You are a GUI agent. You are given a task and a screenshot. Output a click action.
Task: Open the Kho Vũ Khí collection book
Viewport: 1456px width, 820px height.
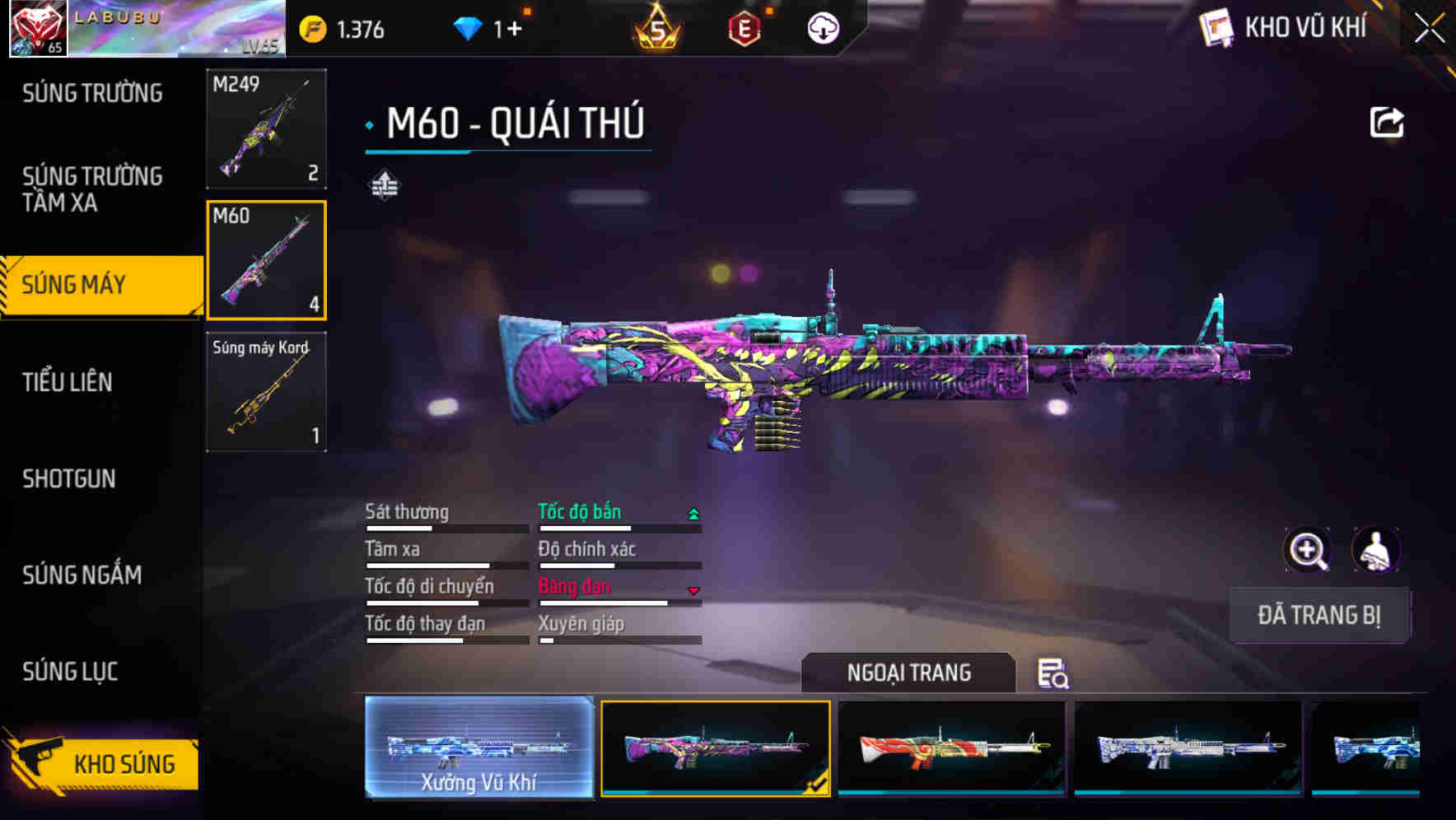(x=1285, y=28)
